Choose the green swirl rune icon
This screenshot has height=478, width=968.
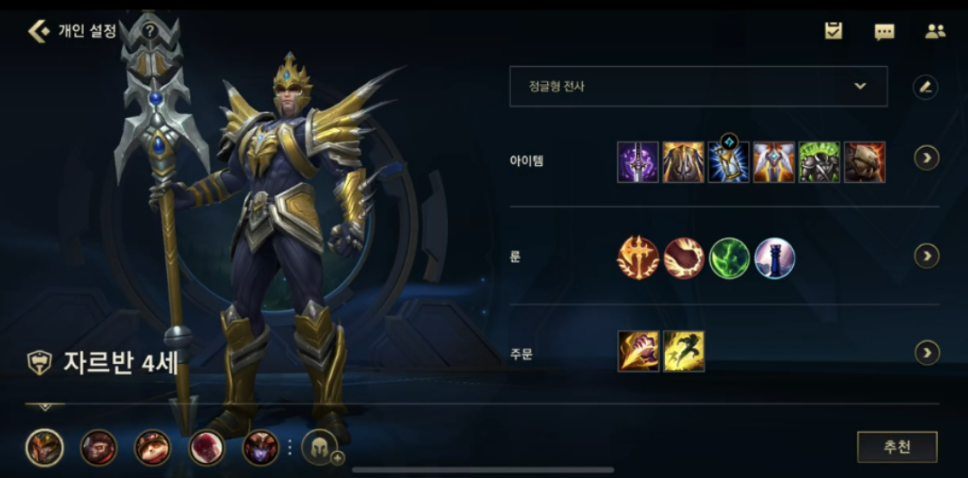pos(729,258)
